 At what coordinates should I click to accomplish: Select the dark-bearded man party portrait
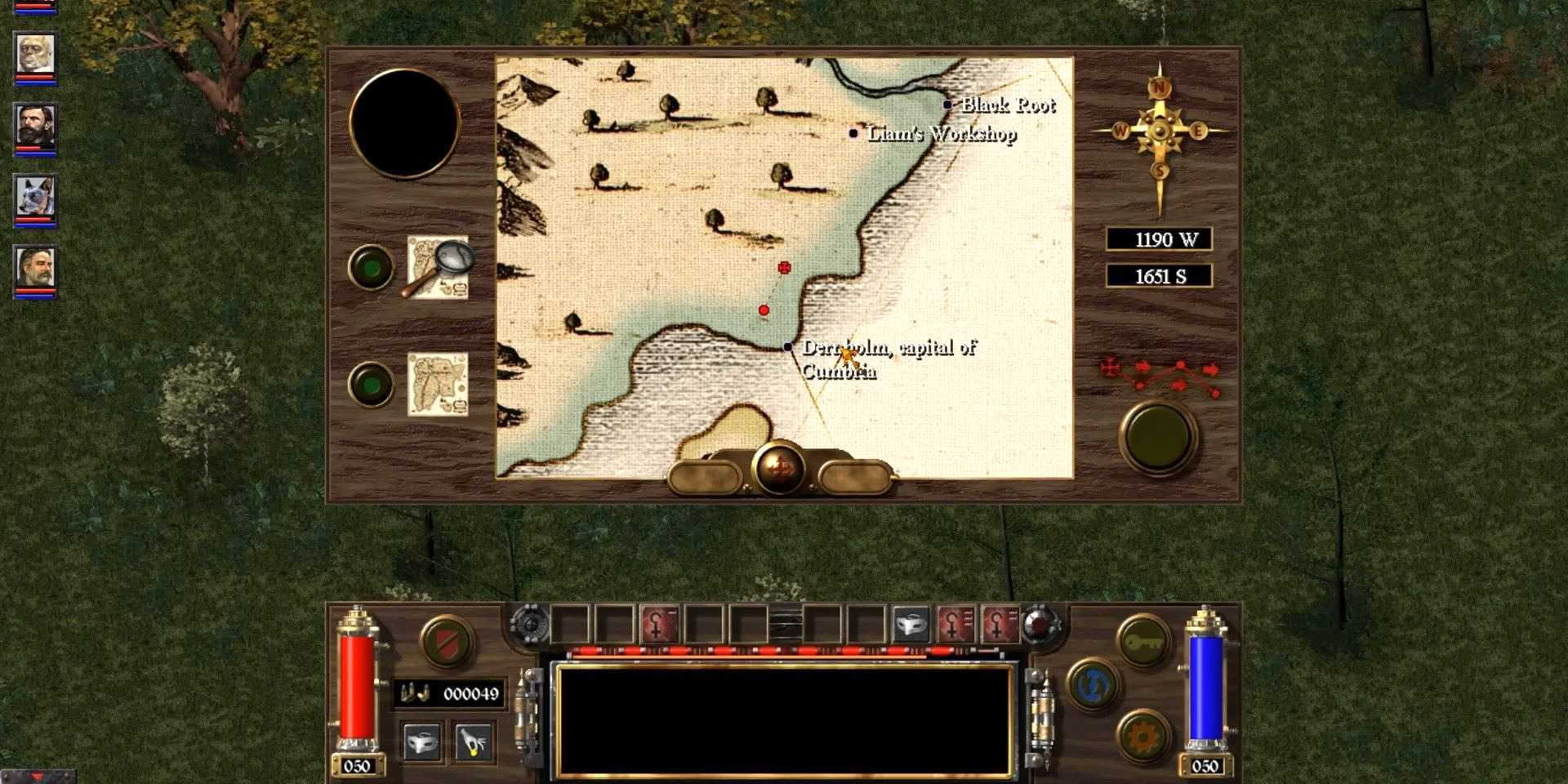coord(35,126)
